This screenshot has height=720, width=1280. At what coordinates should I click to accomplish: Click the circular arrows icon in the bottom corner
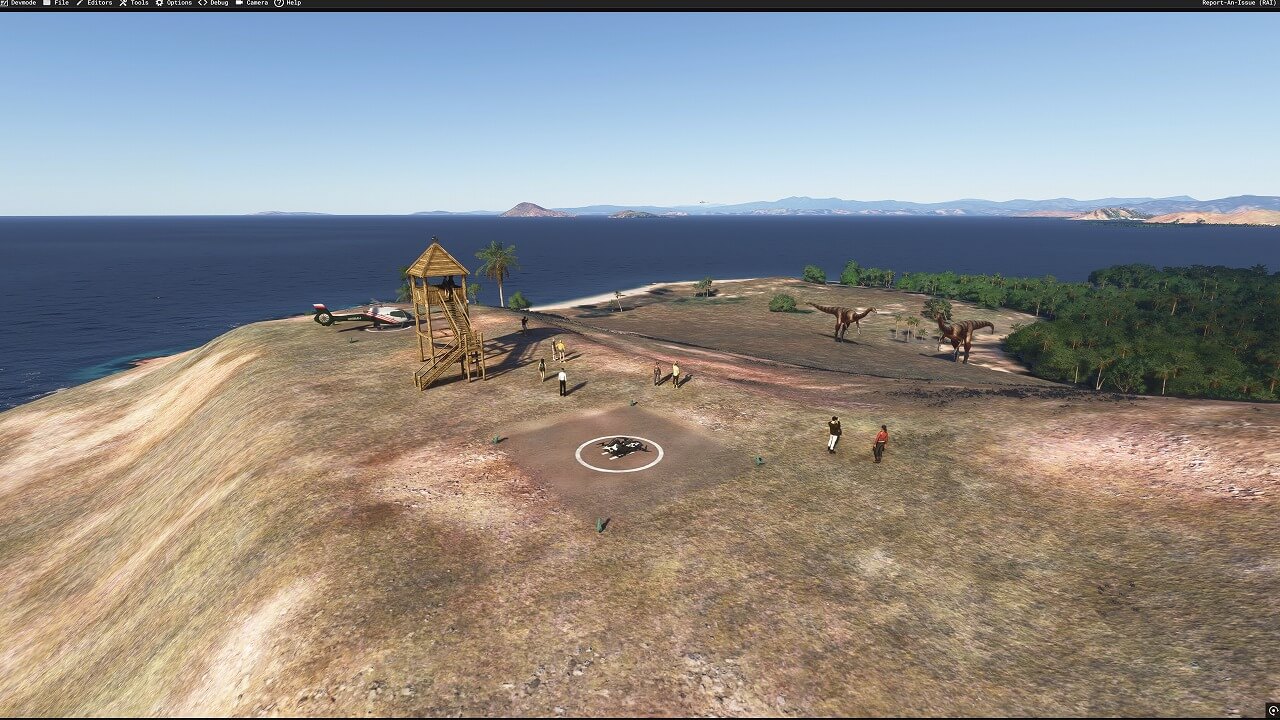coord(1272,711)
